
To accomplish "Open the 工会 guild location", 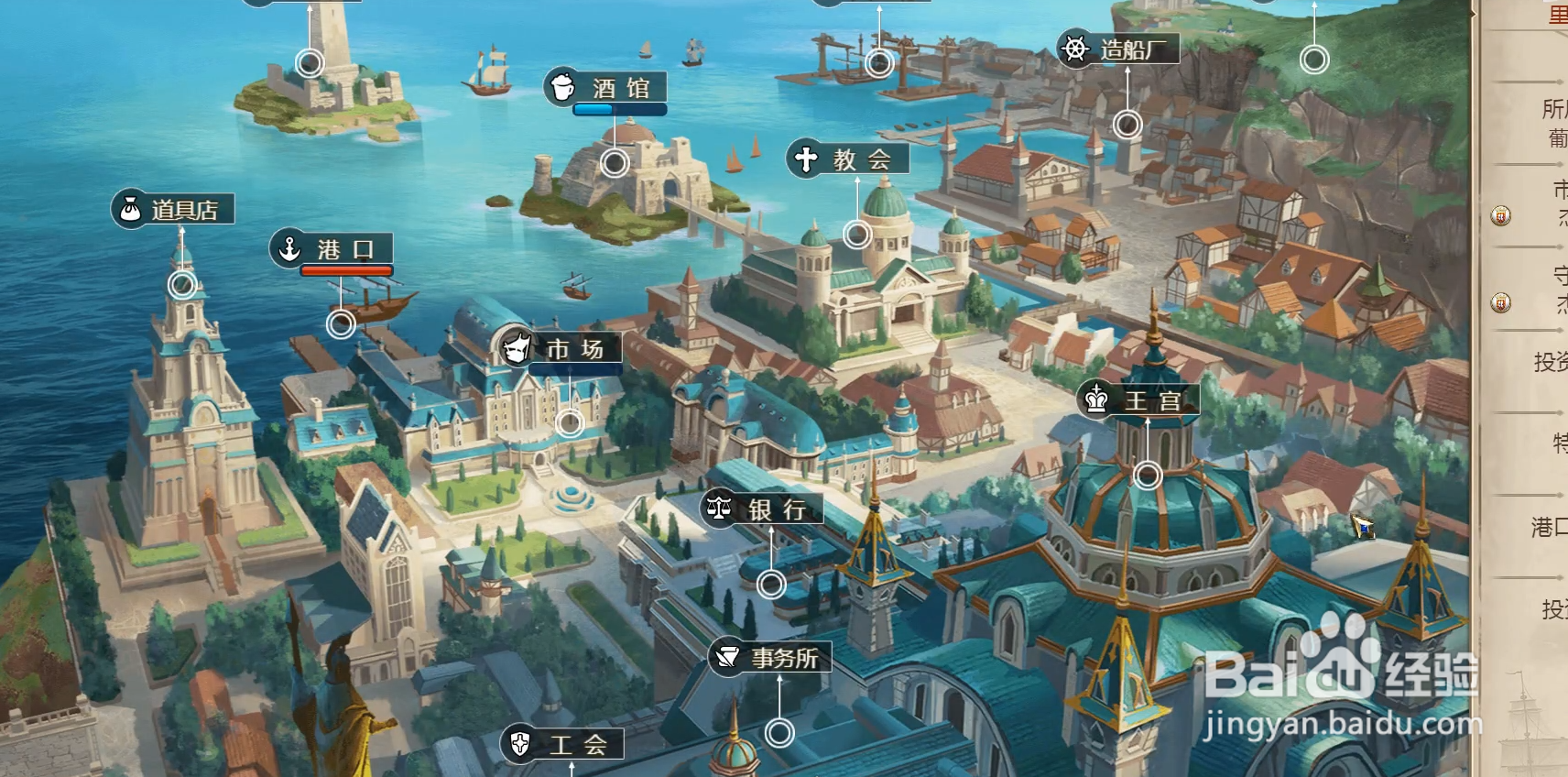I will pos(562,744).
